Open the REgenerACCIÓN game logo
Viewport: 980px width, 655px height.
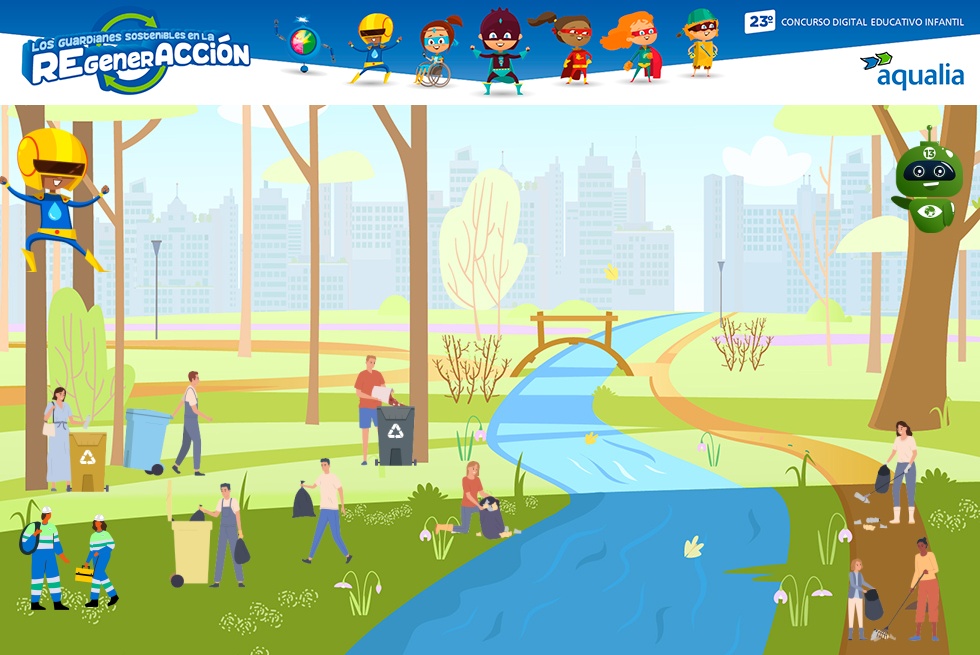(135, 54)
